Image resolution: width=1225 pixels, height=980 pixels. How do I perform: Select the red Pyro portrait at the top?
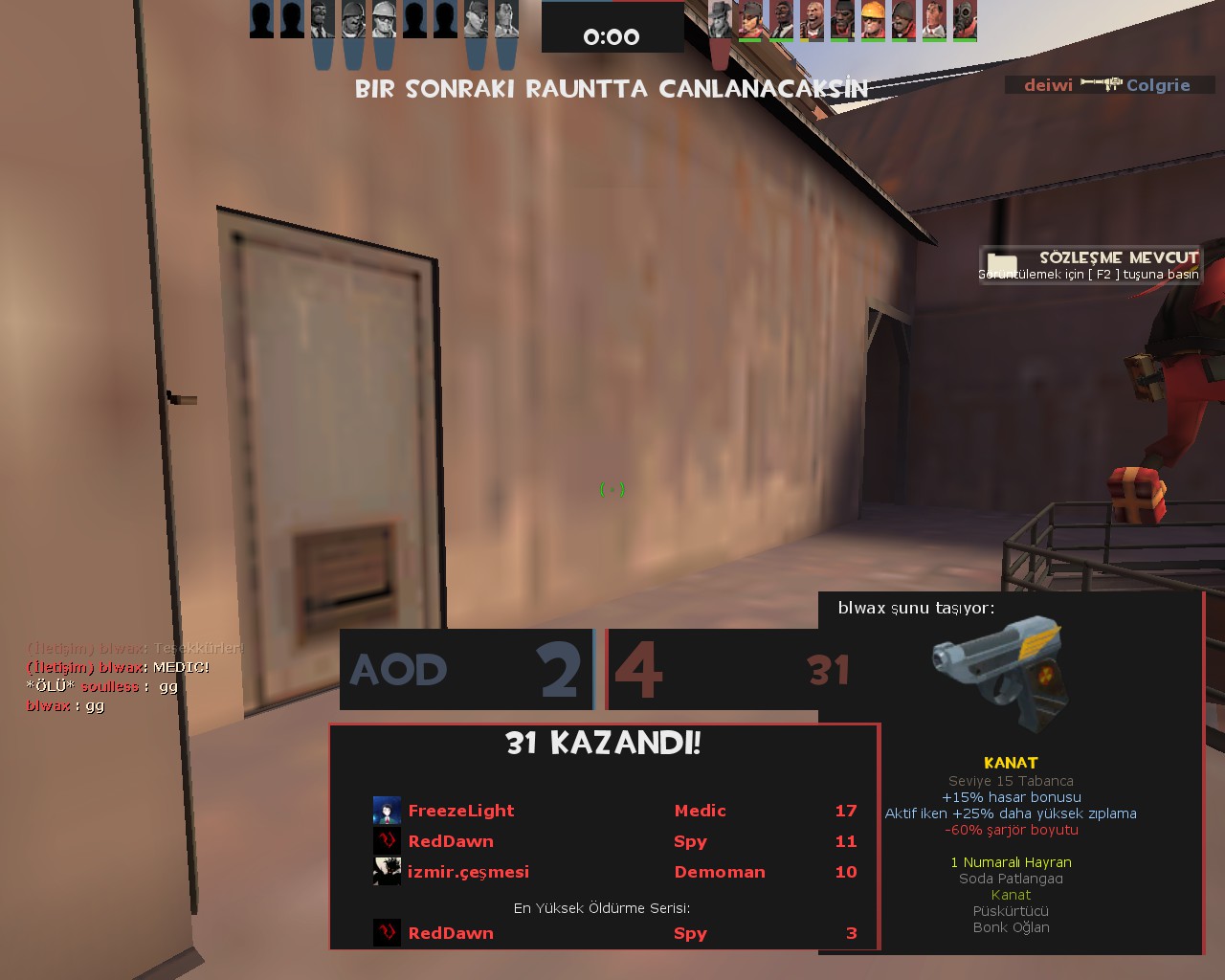[965, 19]
